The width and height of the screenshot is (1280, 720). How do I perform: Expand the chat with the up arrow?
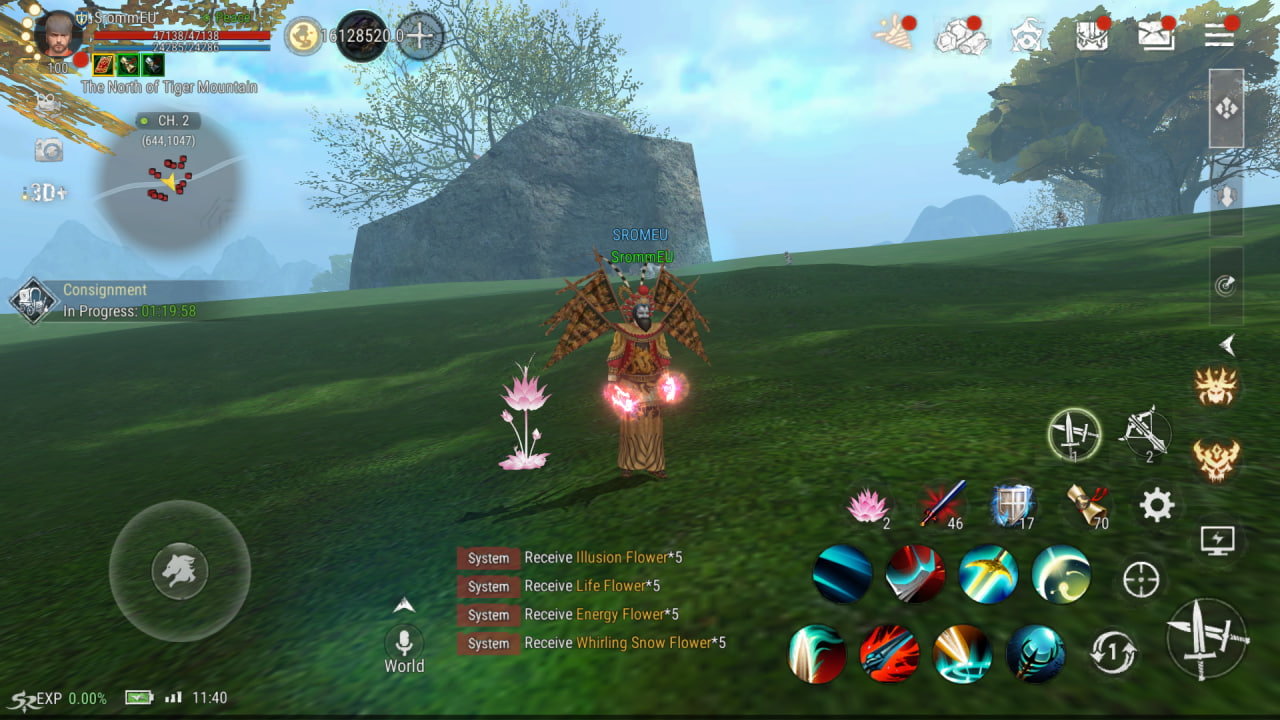click(404, 605)
